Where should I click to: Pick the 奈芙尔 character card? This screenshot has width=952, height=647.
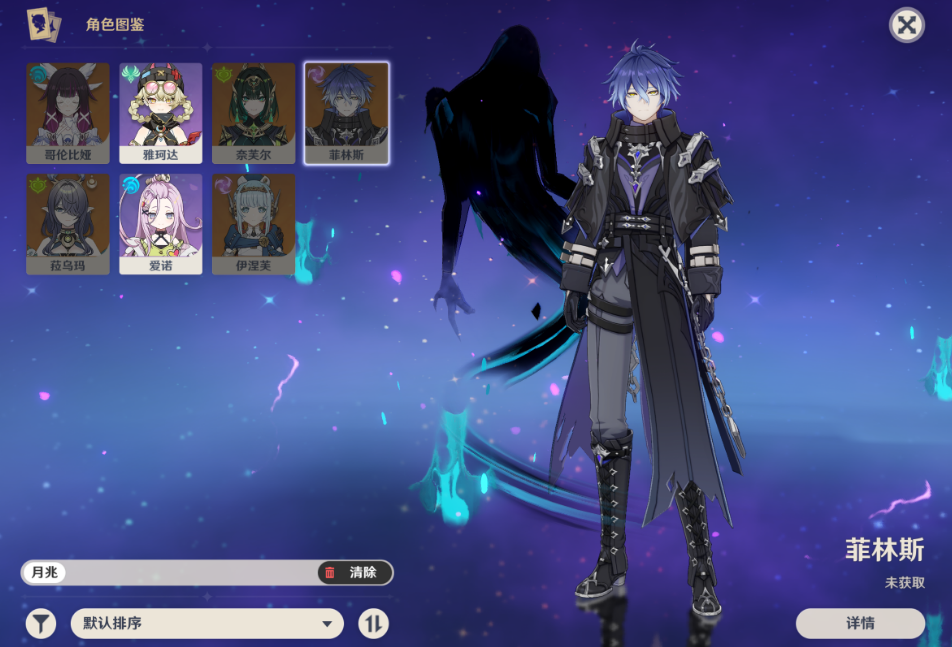[x=253, y=112]
